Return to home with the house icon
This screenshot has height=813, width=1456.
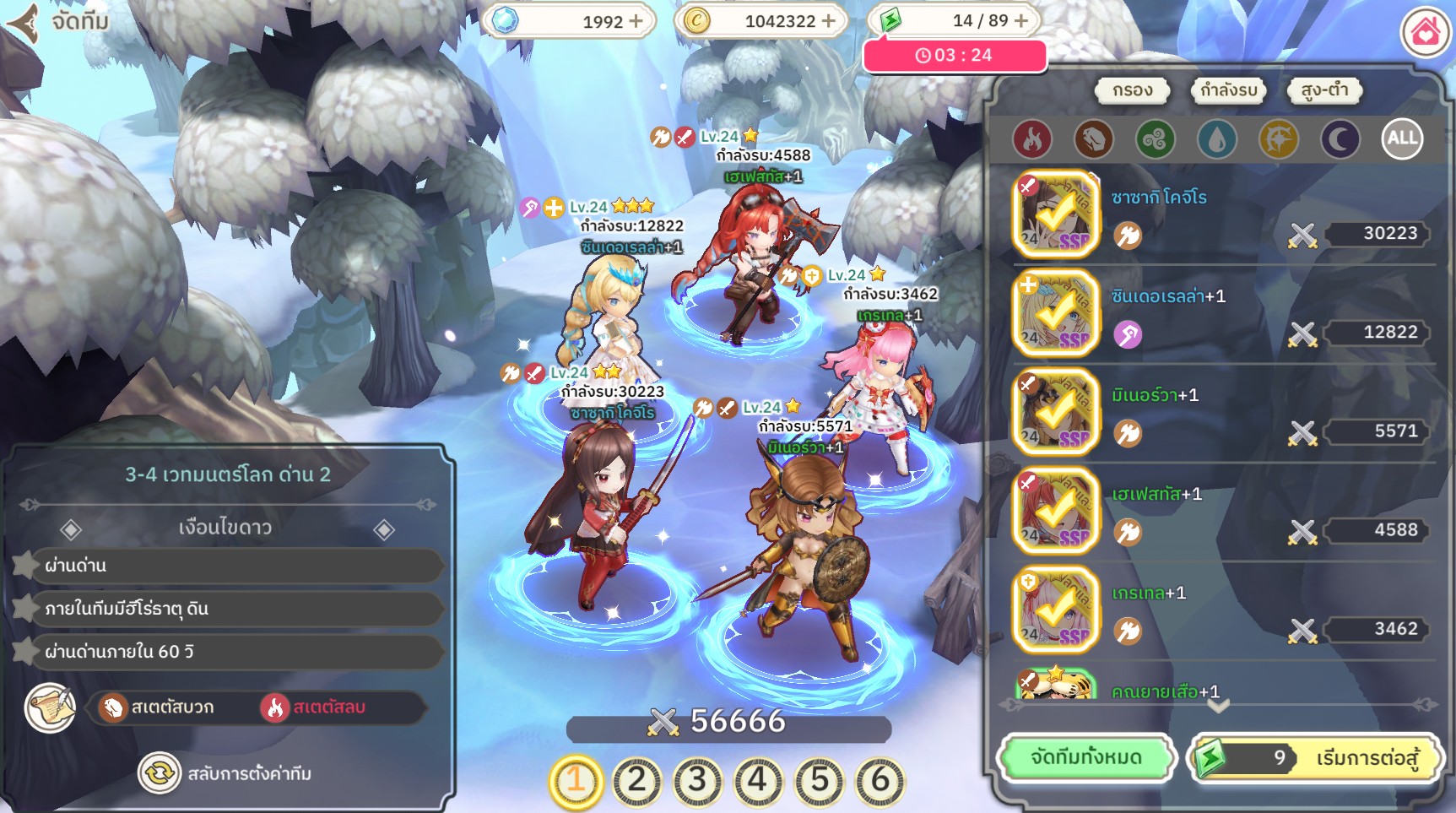pos(1425,32)
